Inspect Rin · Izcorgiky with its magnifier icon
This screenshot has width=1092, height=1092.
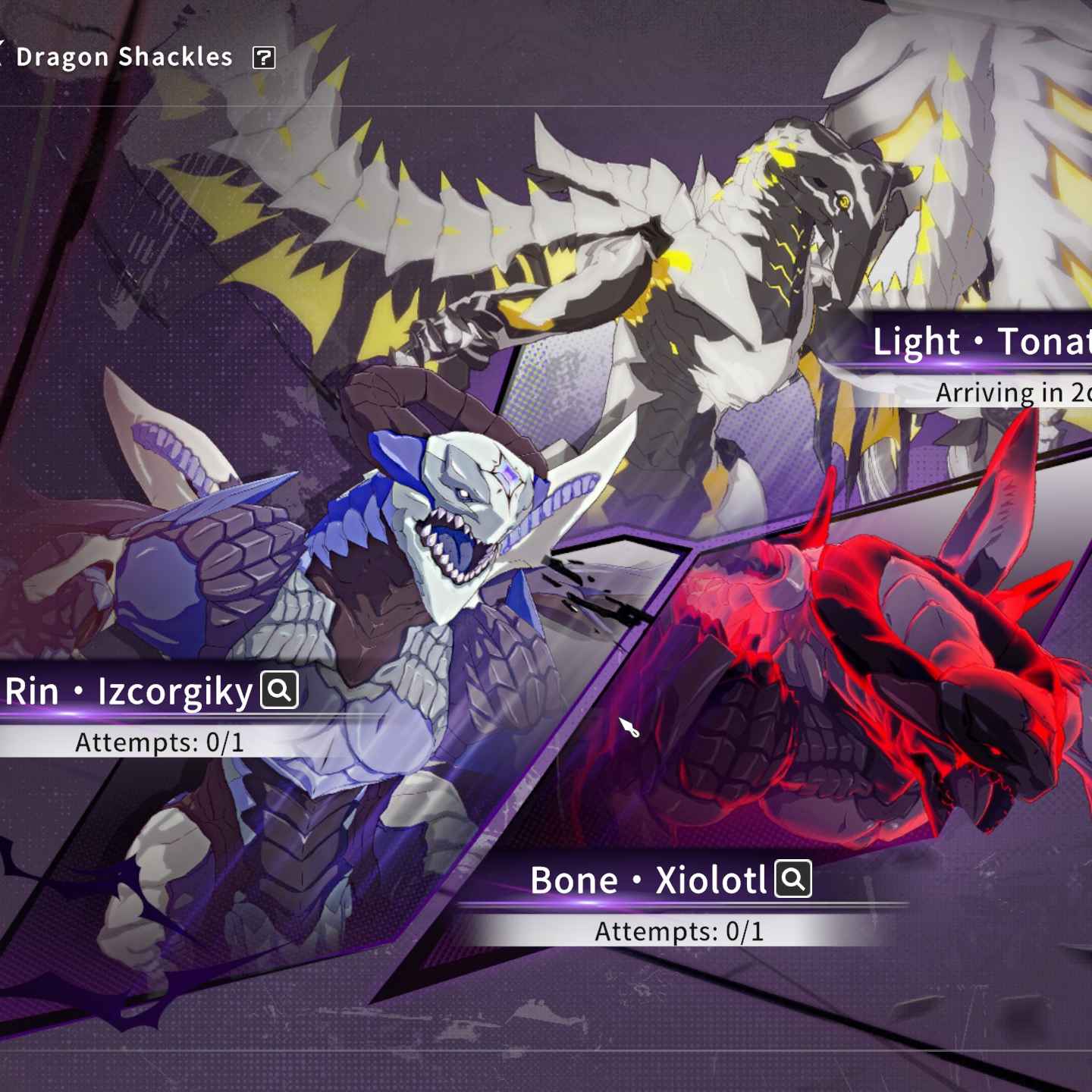coord(280,690)
